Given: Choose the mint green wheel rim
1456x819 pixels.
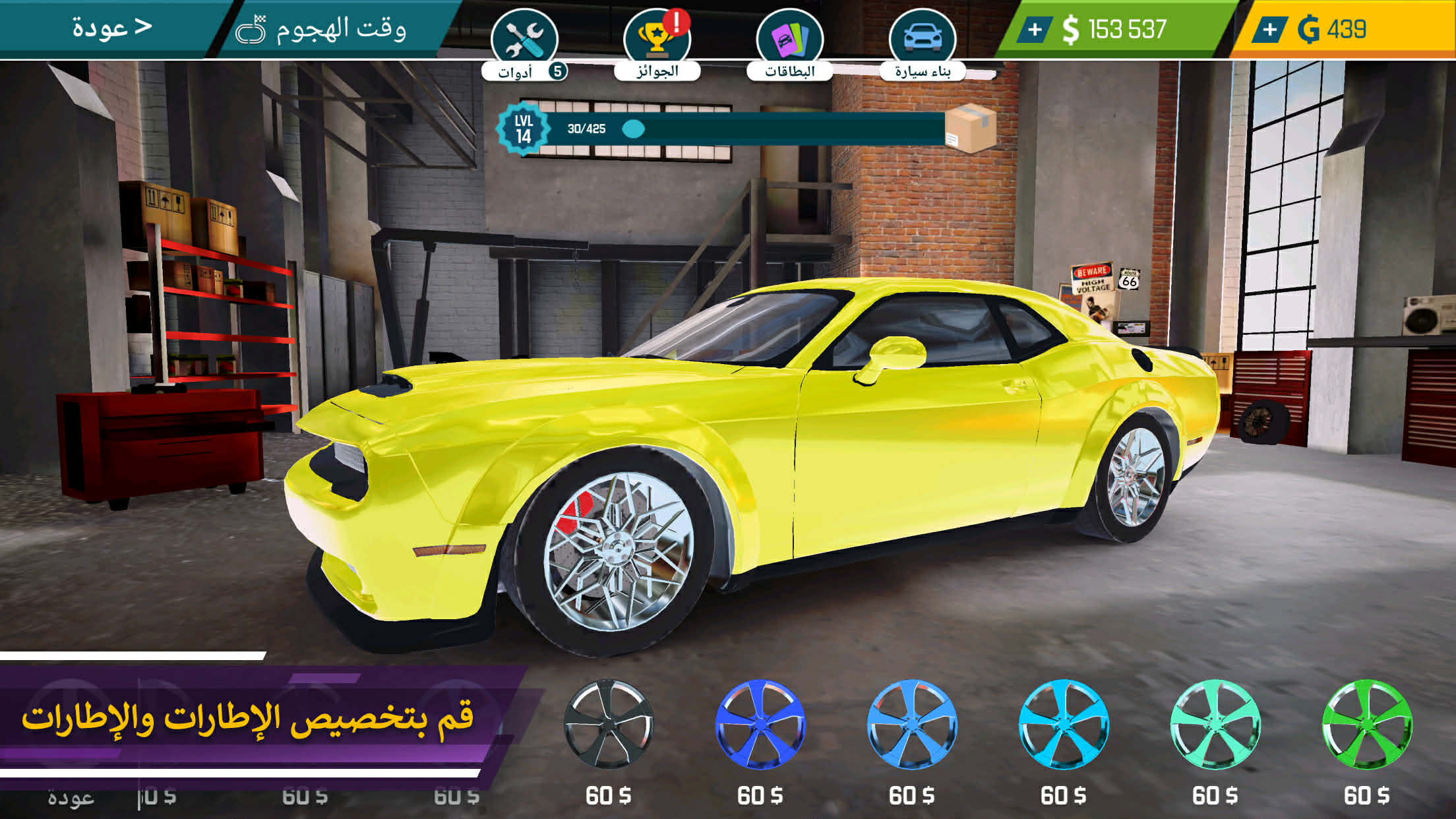Looking at the screenshot, I should click(1215, 724).
